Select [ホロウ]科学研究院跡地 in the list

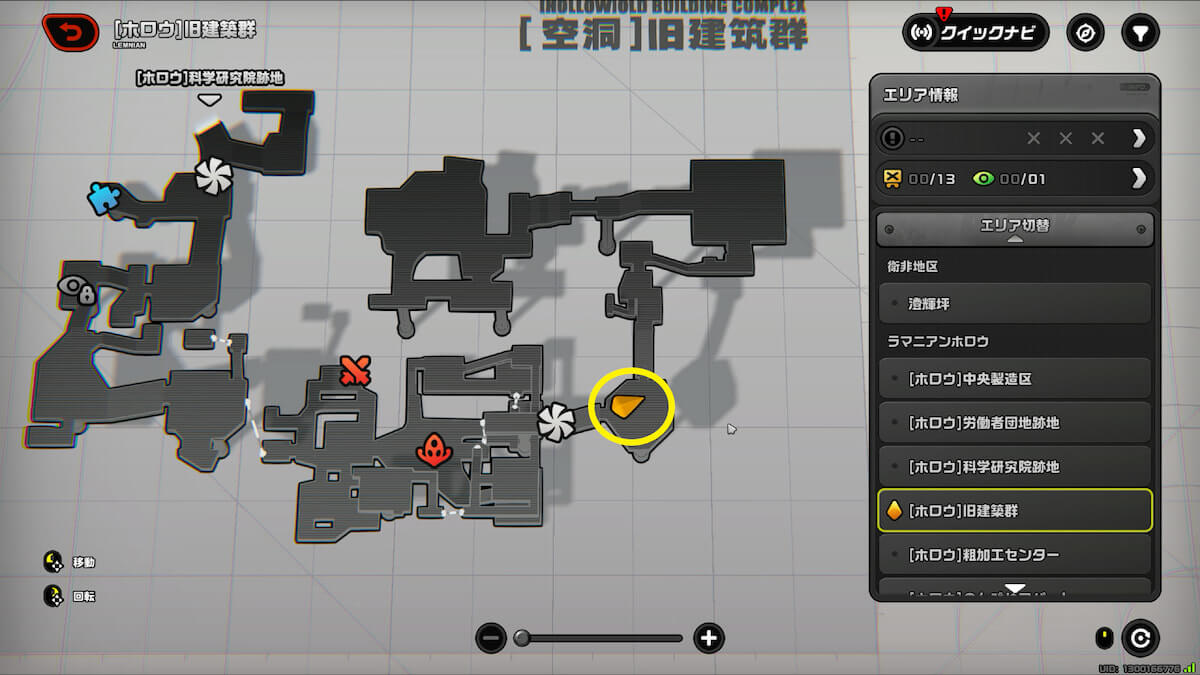point(1014,467)
